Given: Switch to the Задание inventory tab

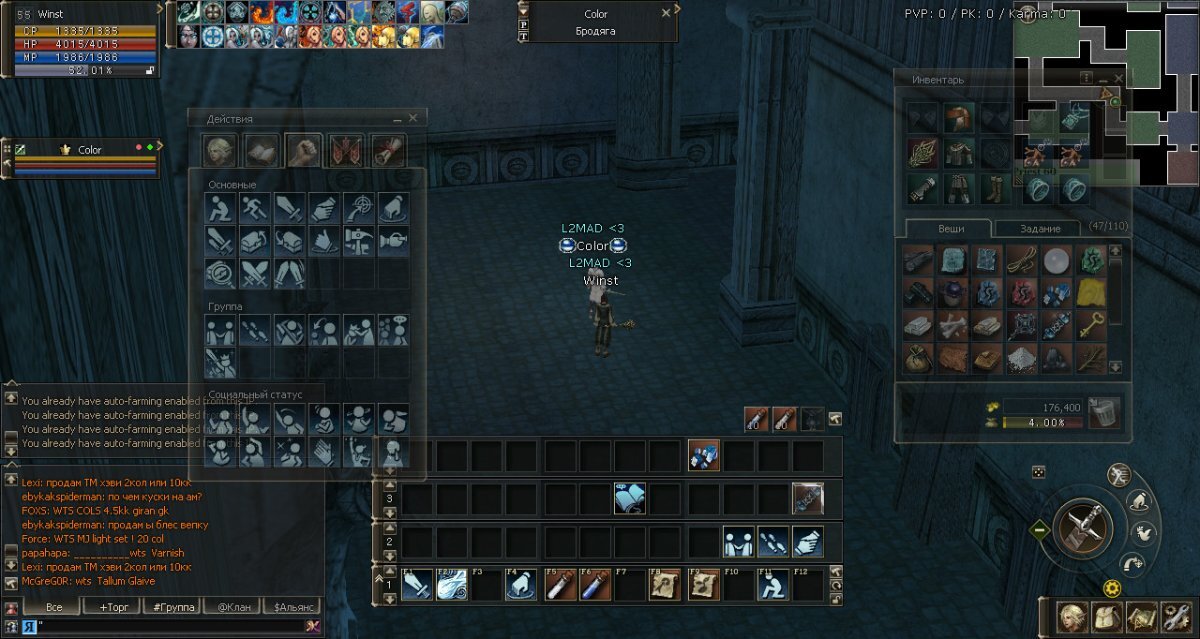Looking at the screenshot, I should pyautogui.click(x=1038, y=228).
